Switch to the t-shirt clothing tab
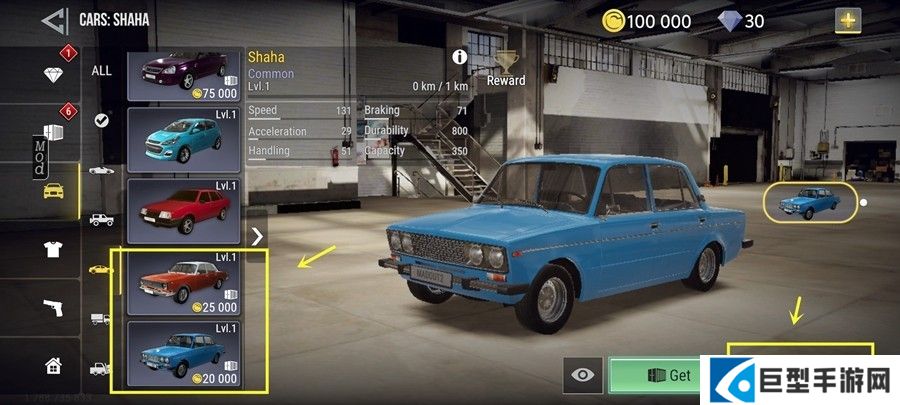Image resolution: width=900 pixels, height=405 pixels. point(54,249)
